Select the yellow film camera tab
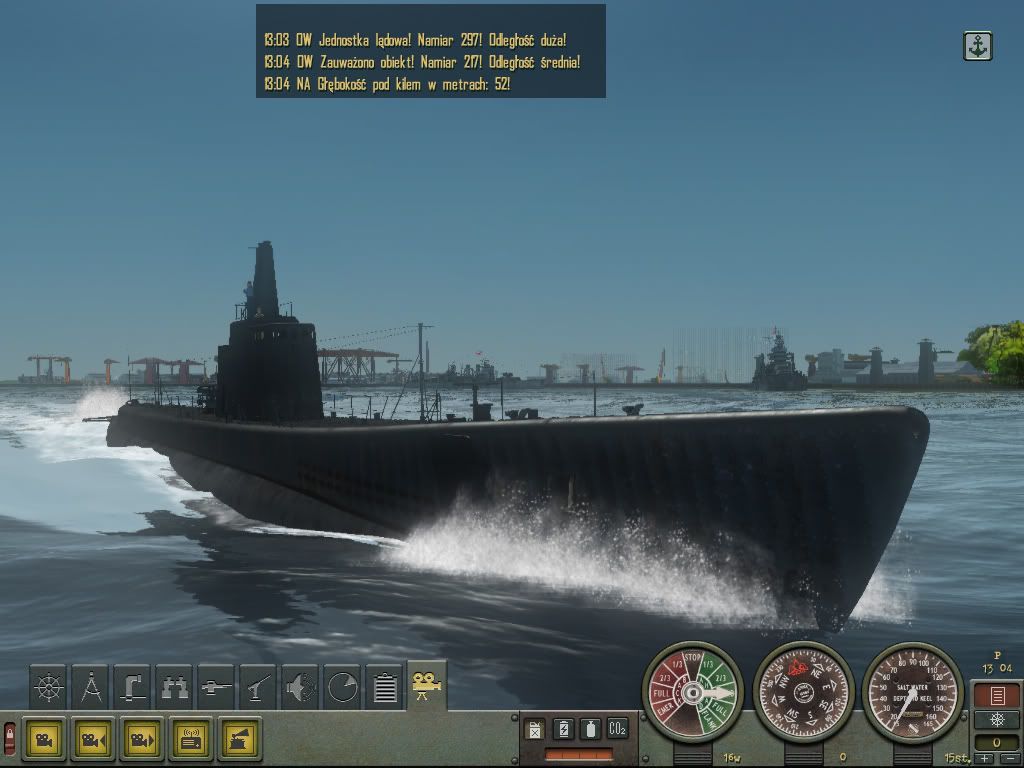The image size is (1024, 768). coord(426,685)
